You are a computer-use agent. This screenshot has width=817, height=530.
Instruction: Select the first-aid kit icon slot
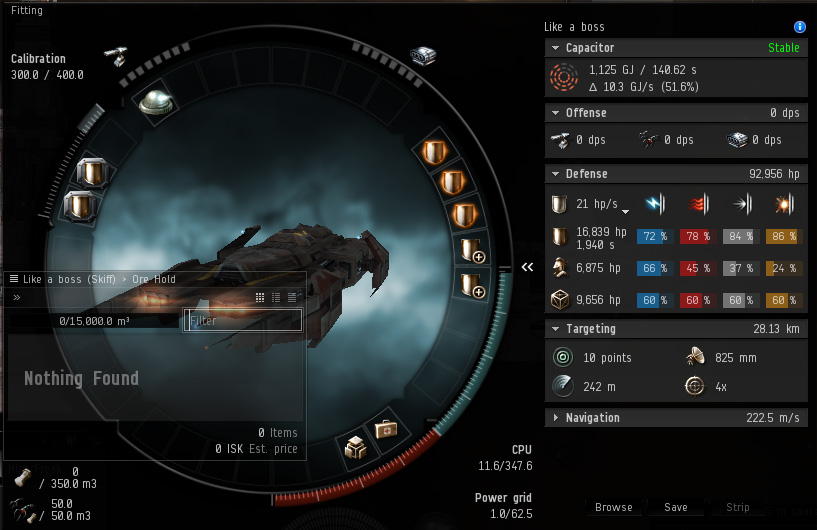click(x=386, y=430)
